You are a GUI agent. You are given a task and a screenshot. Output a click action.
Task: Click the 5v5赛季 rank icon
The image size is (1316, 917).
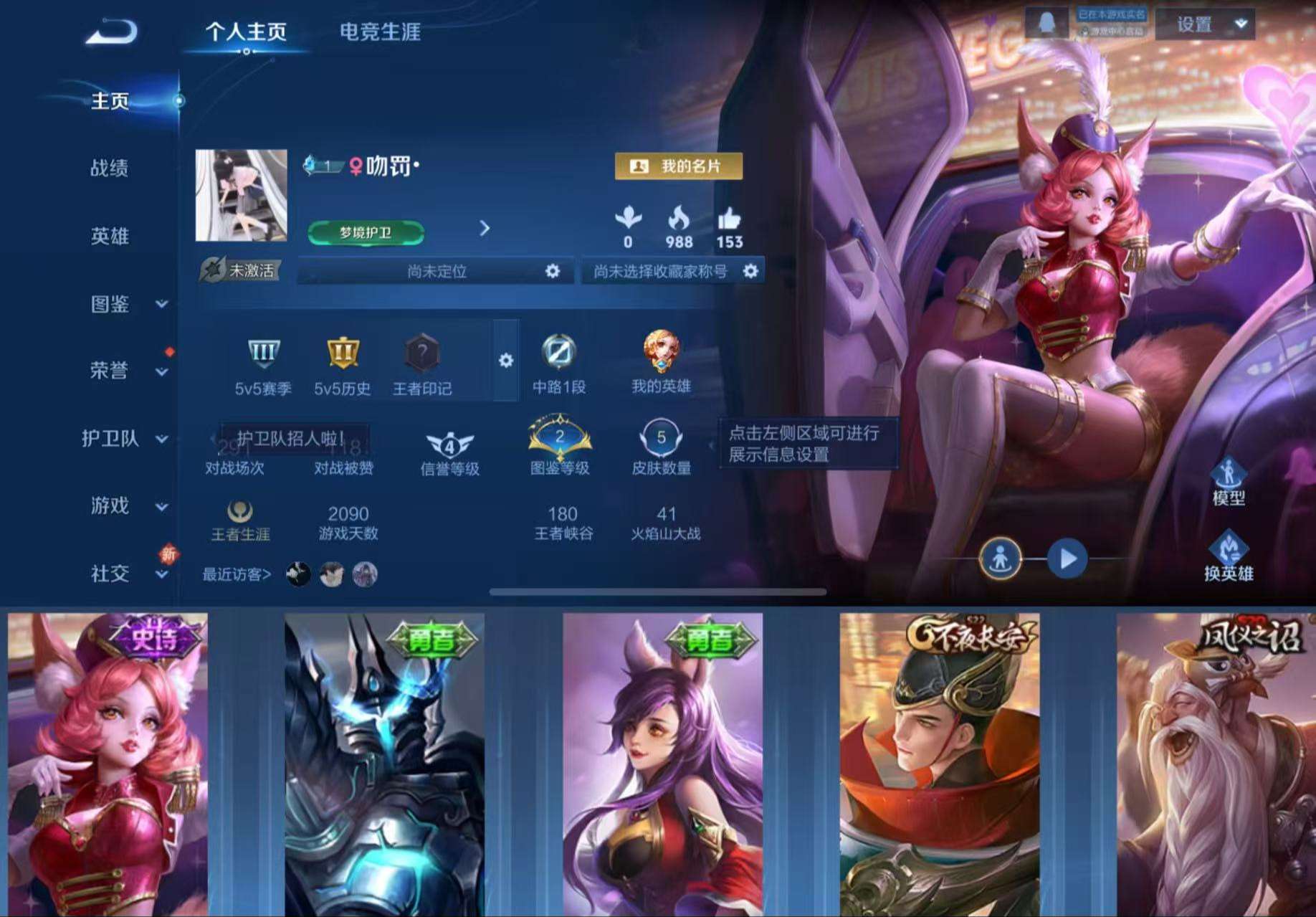[265, 351]
